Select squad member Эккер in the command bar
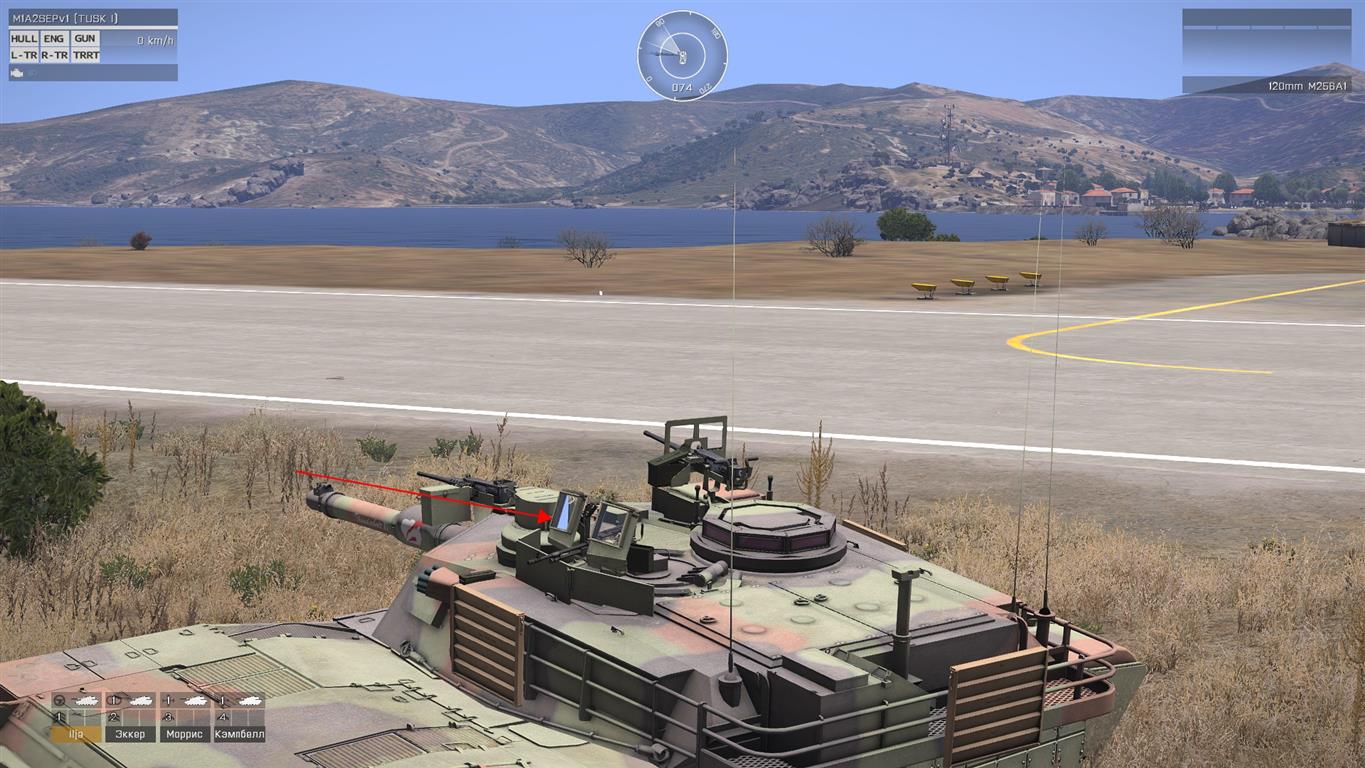 pos(130,733)
